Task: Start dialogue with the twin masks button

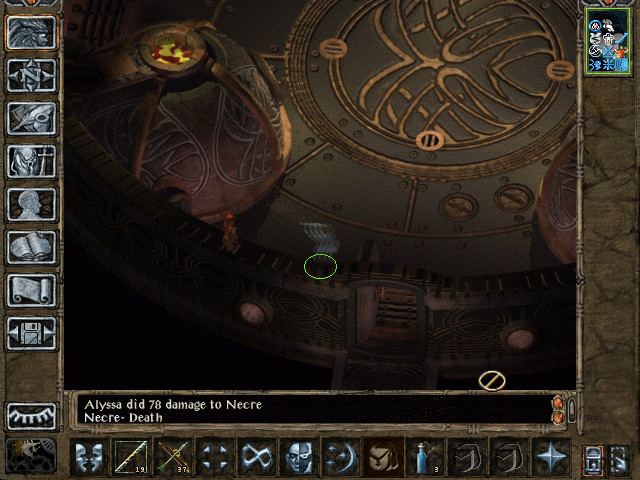Action: tap(89, 457)
